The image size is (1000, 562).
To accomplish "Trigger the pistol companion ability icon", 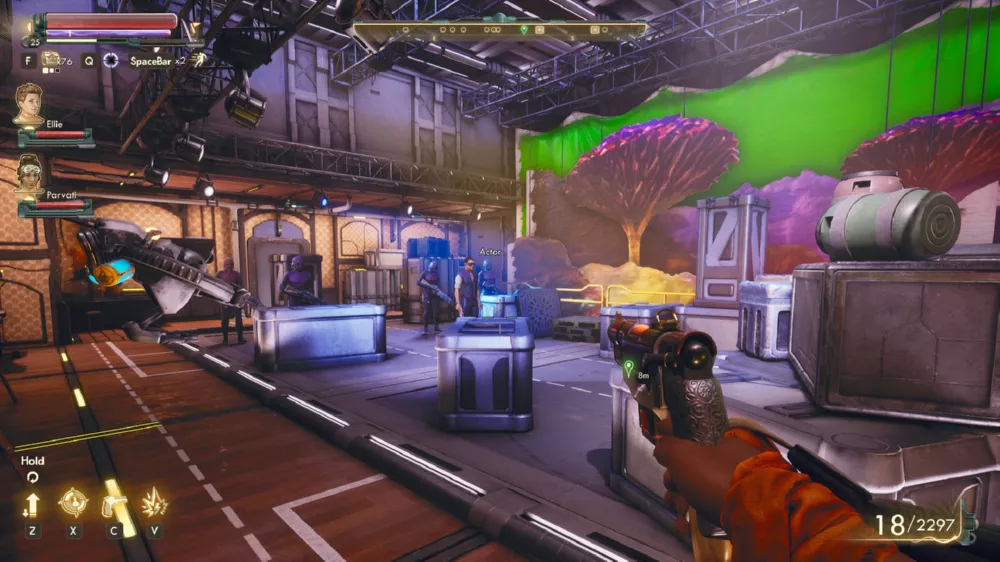I will (113, 503).
